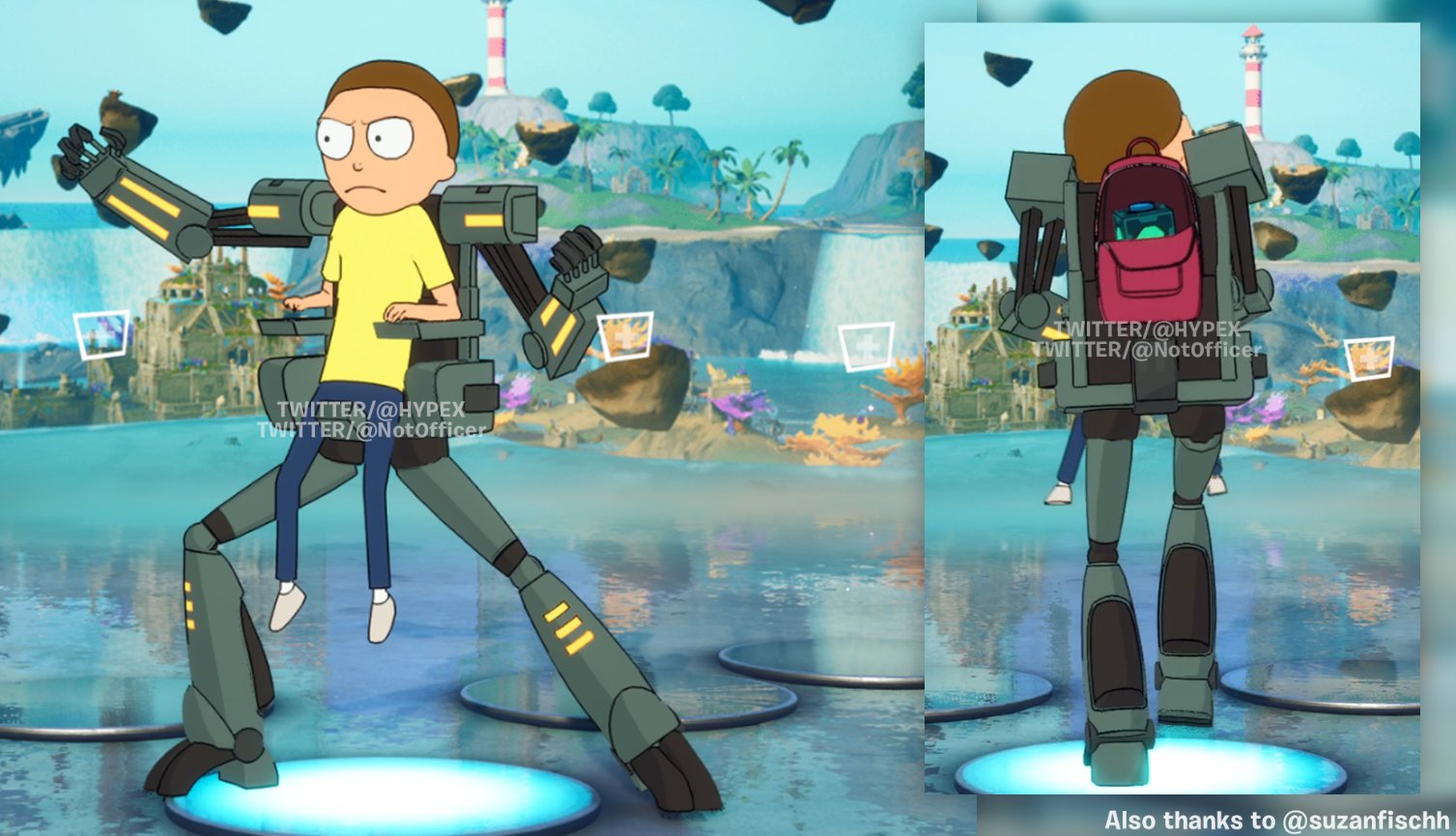
Task: Open the plus invite slot over the temple ruins
Action: point(102,334)
